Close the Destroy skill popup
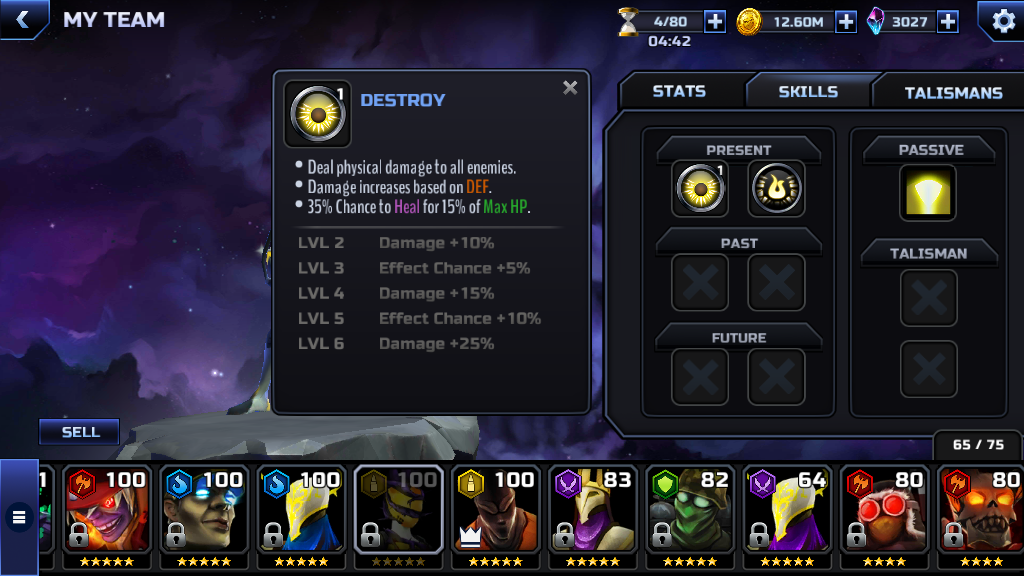This screenshot has height=576, width=1024. point(570,88)
